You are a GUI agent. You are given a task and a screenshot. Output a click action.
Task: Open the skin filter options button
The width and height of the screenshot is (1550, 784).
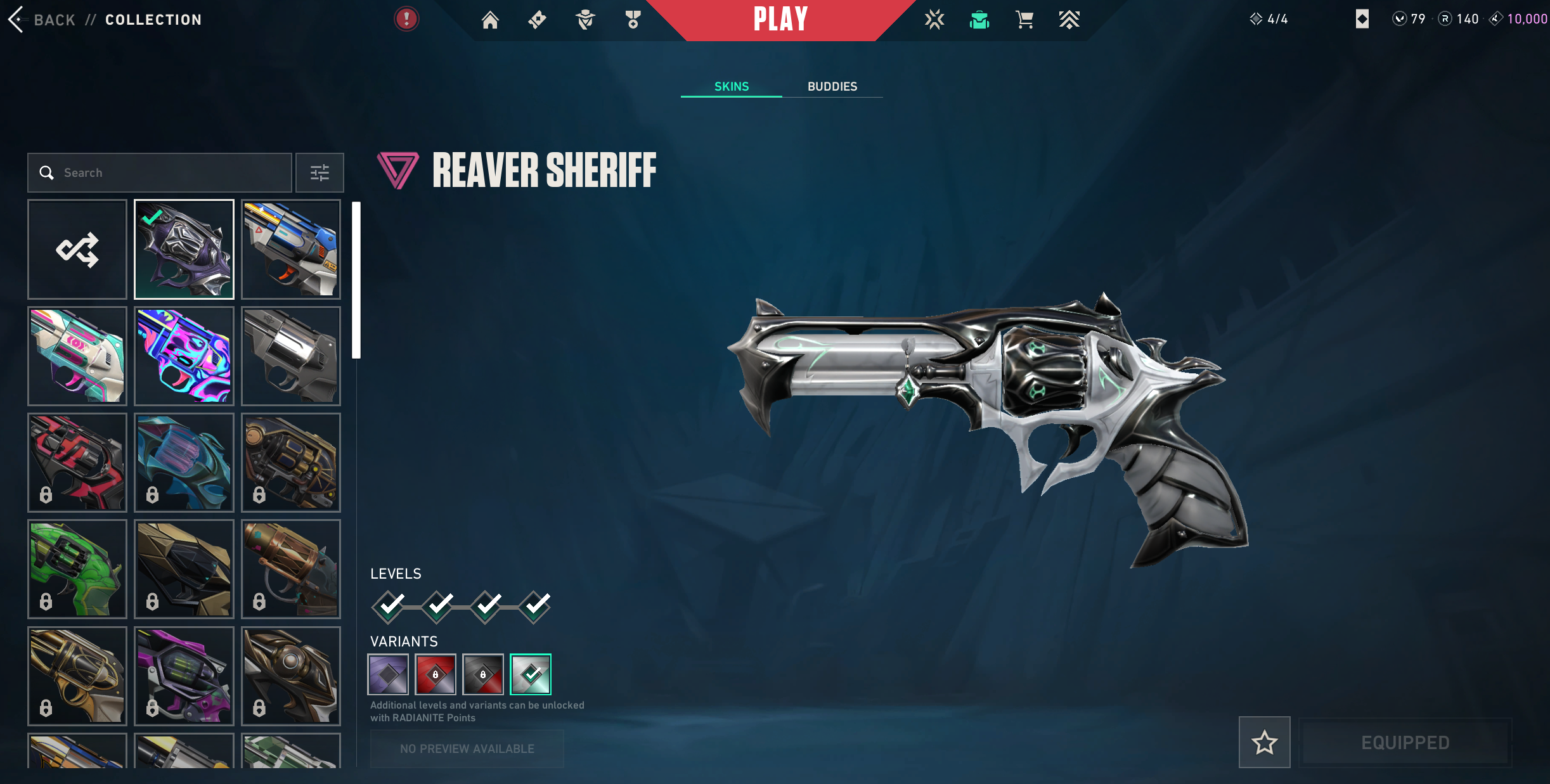coord(320,172)
